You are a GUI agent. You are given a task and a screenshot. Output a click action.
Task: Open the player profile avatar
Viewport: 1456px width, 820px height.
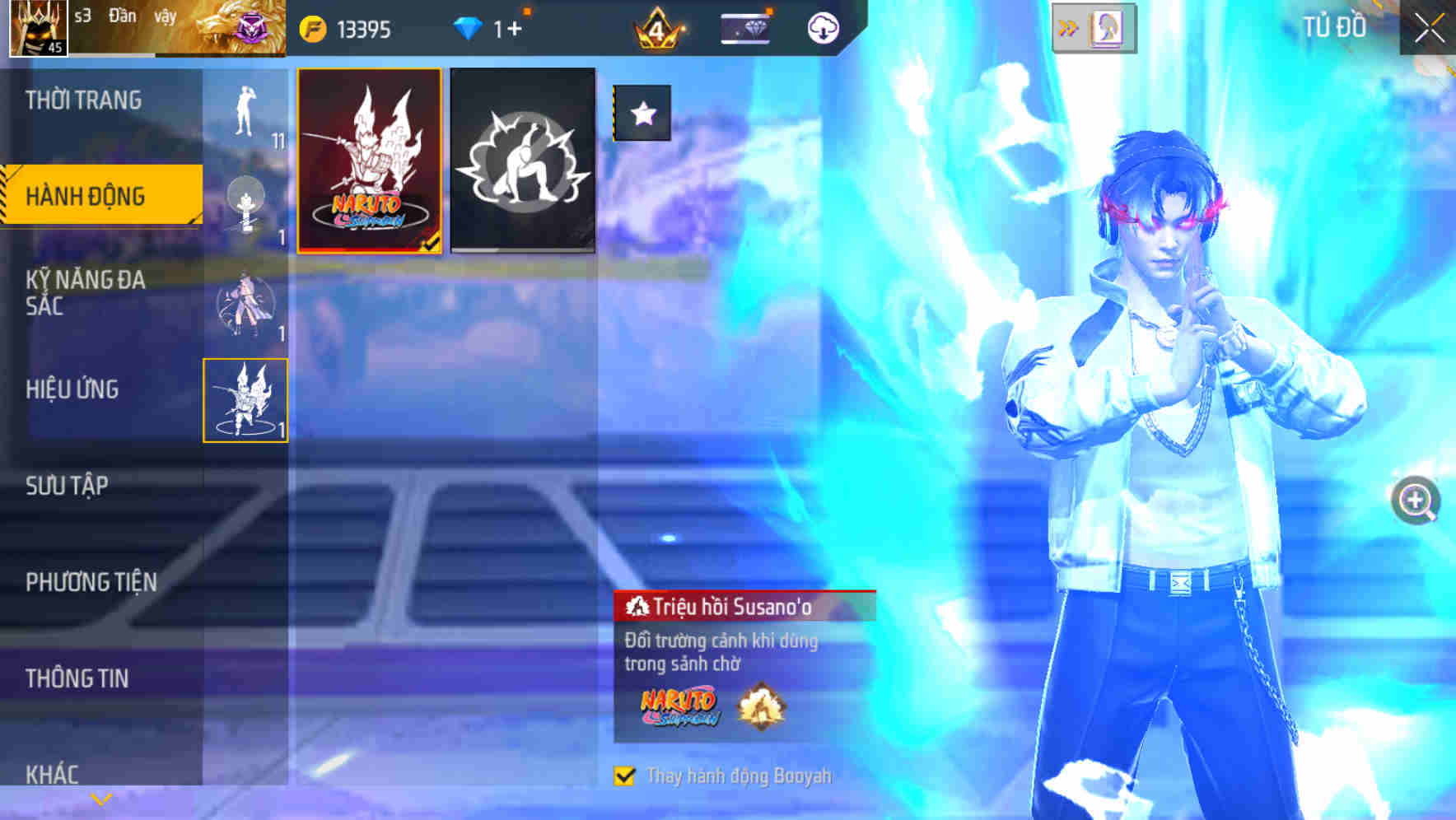click(36, 27)
